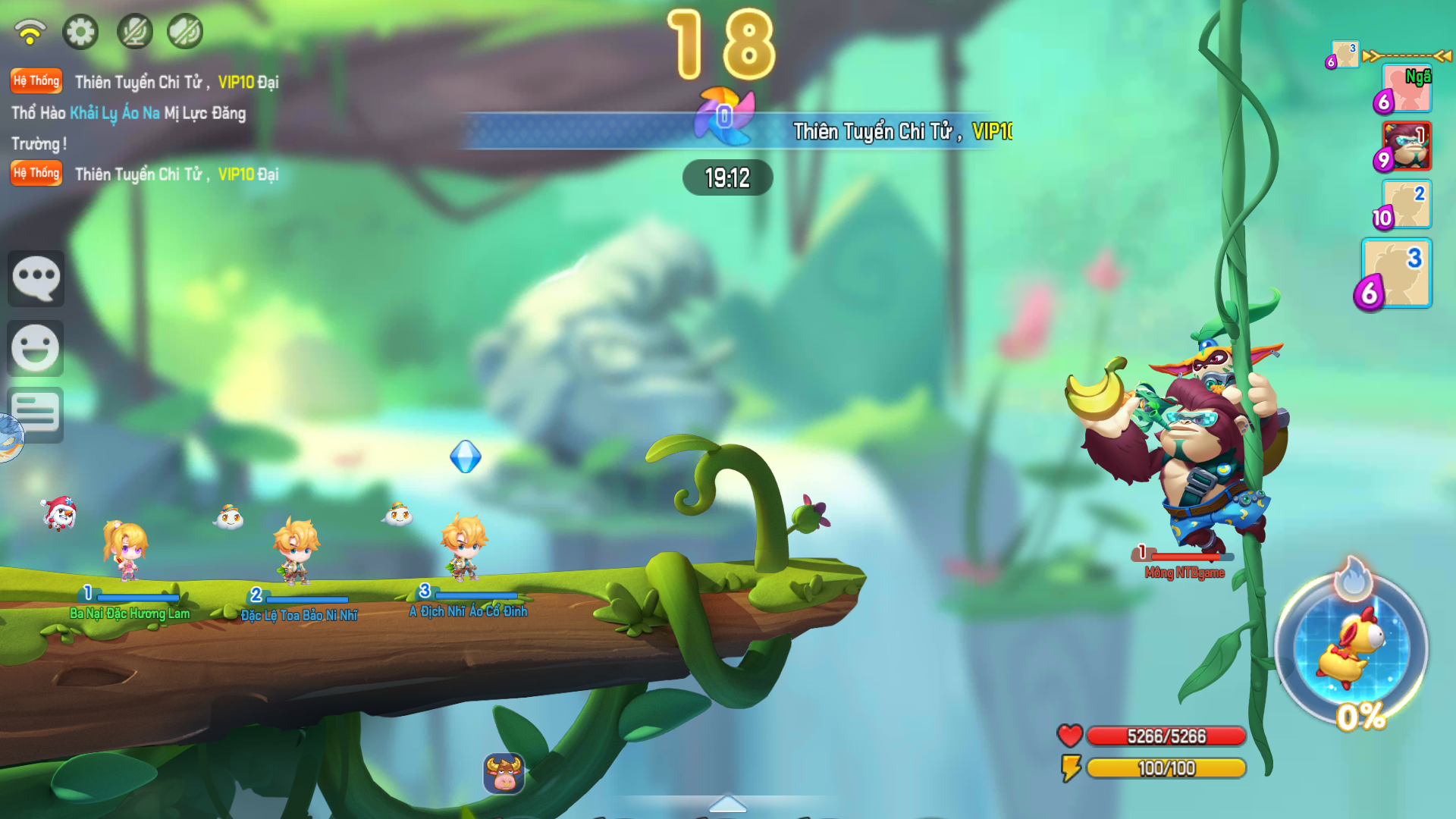This screenshot has height=819, width=1456.
Task: Select the turn order card numbered 2
Action: click(1407, 204)
